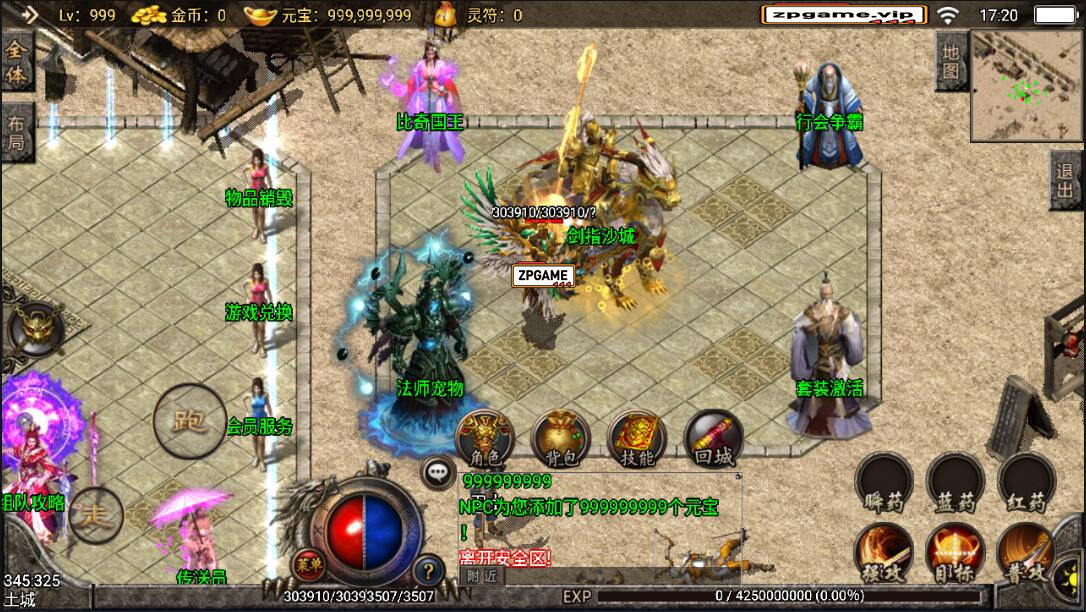Open the 角色 character panel

click(x=485, y=438)
